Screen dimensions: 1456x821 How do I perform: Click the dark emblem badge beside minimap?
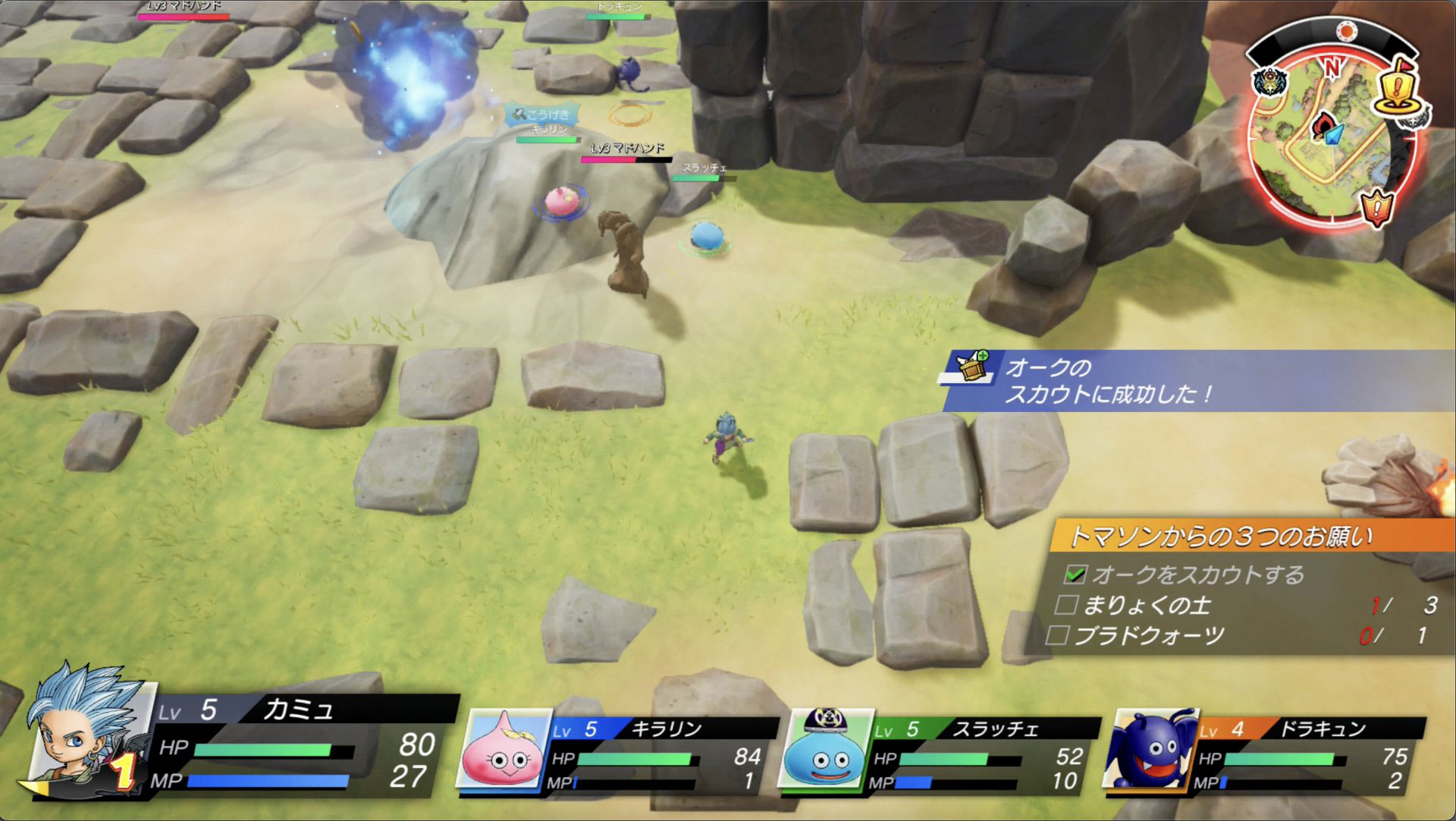coord(1271,82)
